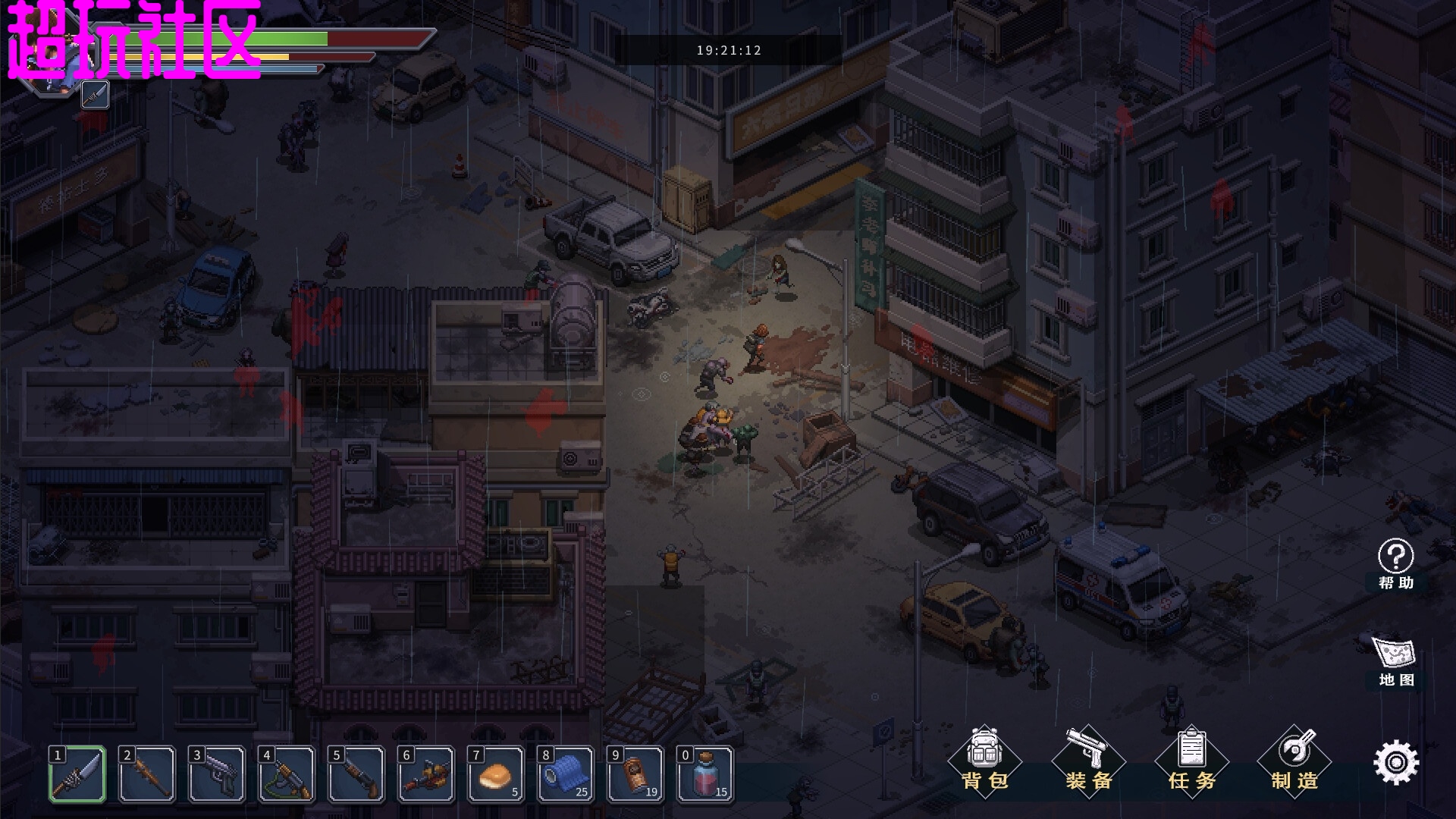1456x819 pixels.
Task: Select the pistol in hotbar slot 3
Action: [x=217, y=774]
